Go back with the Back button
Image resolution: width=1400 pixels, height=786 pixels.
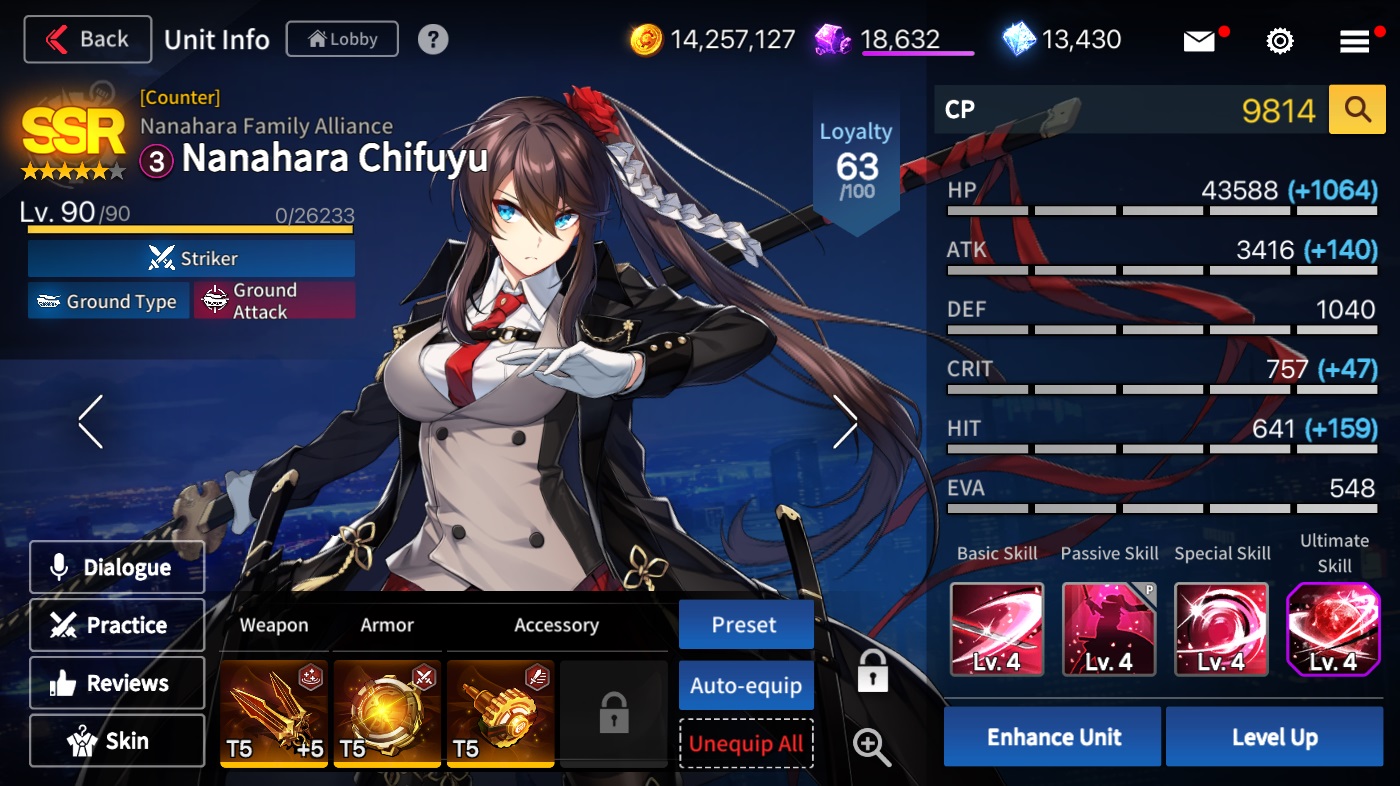[x=88, y=40]
